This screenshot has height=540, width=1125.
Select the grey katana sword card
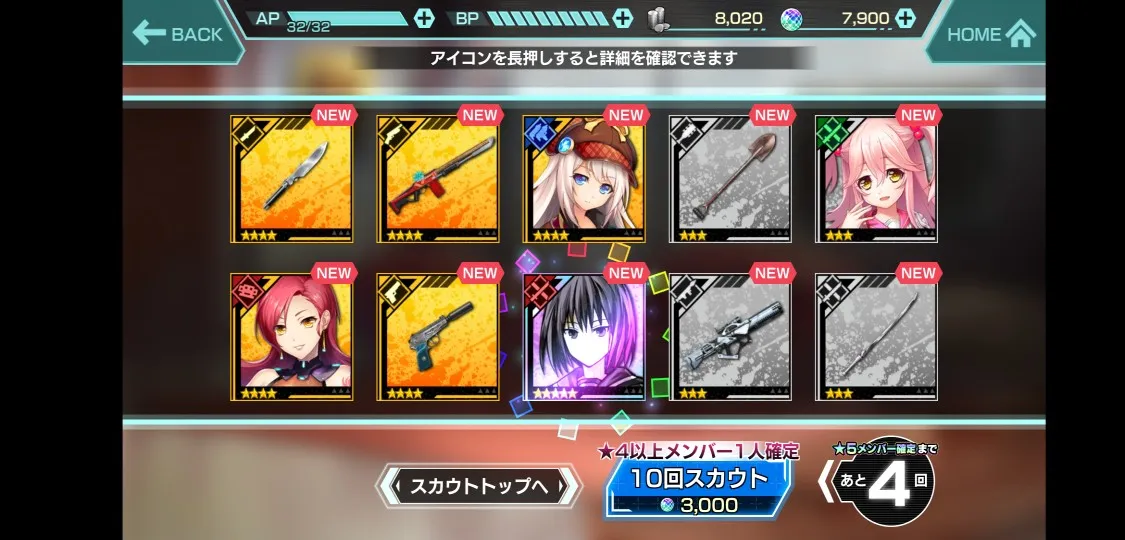(876, 338)
